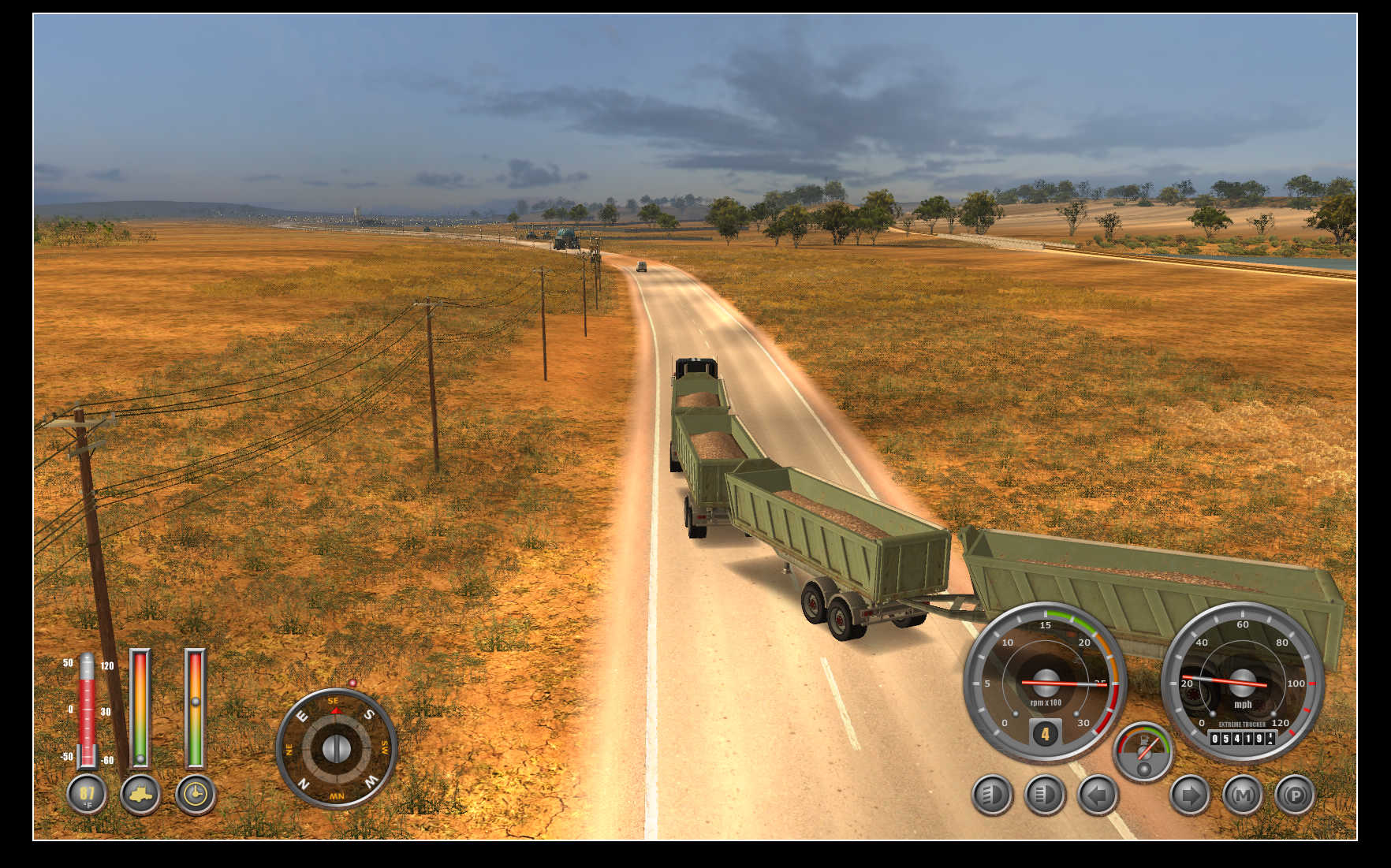Screen dimensions: 1391x868
Task: Activate the right turn signal arrow
Action: (1189, 795)
